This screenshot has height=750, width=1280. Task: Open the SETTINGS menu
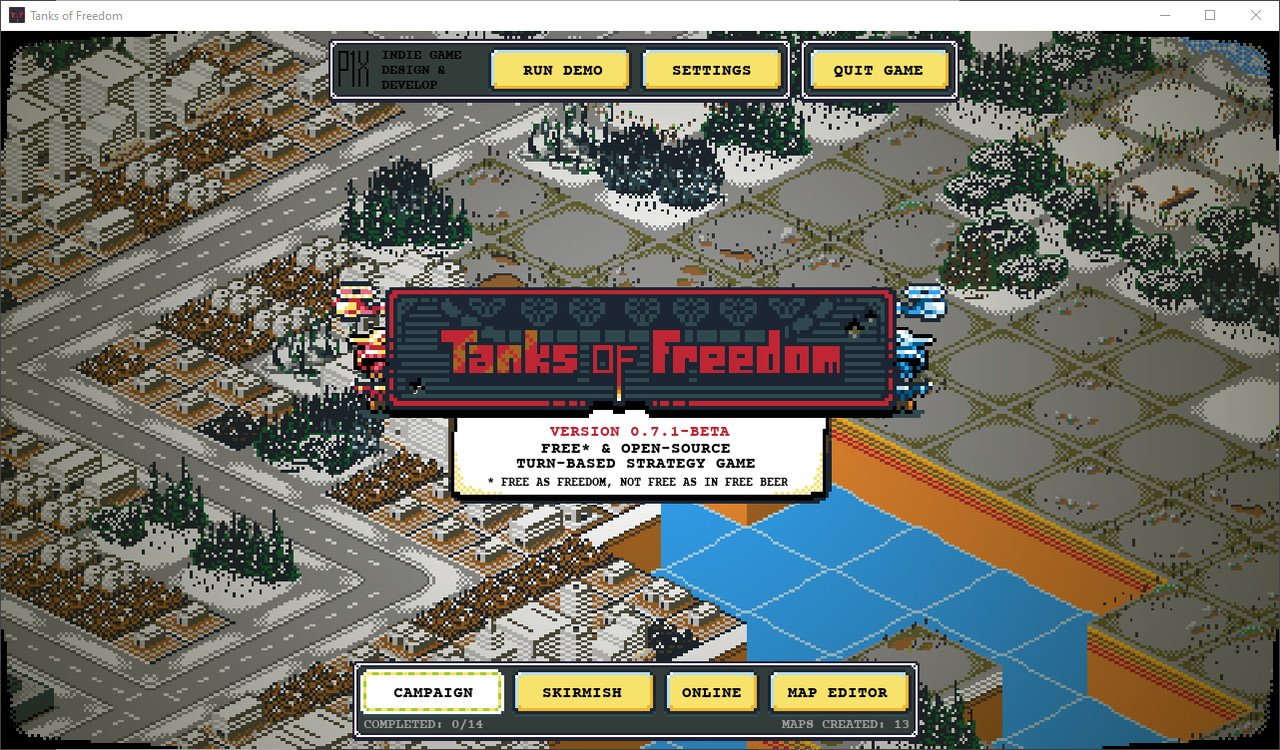click(x=712, y=69)
